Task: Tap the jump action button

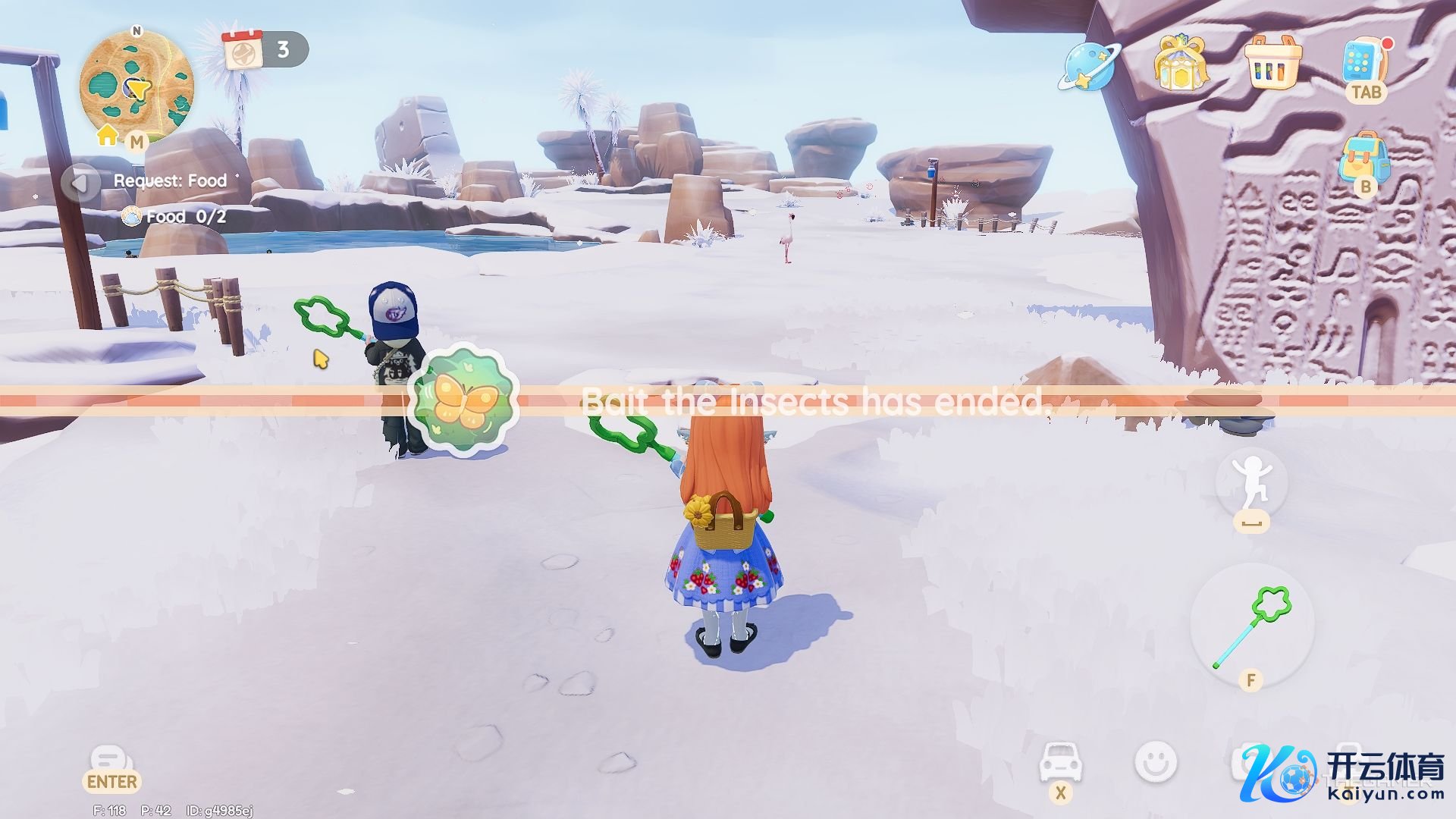Action: [x=1251, y=483]
